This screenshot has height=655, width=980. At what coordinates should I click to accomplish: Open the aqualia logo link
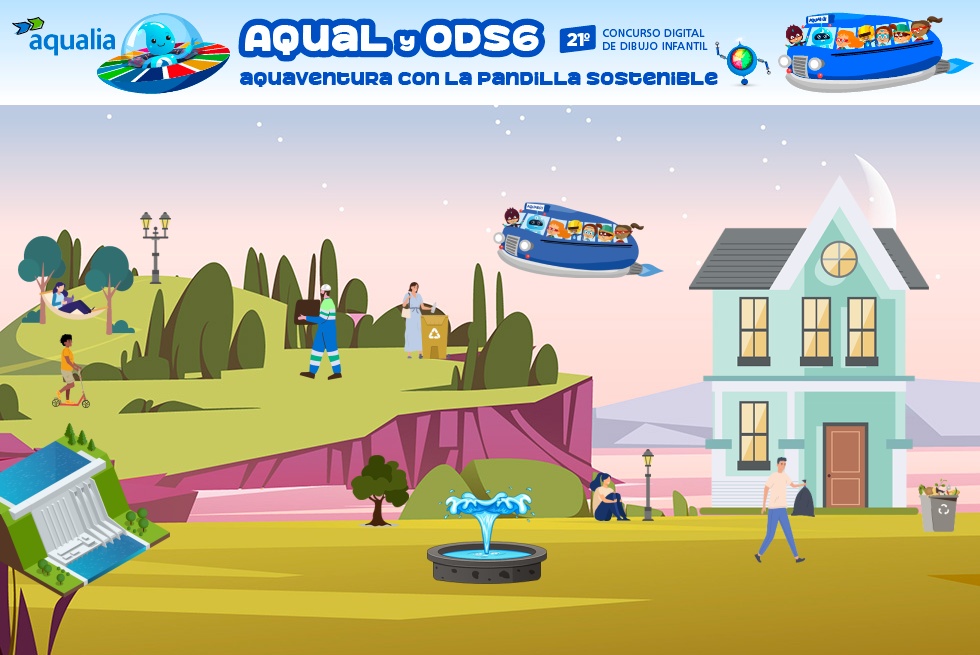pos(64,38)
